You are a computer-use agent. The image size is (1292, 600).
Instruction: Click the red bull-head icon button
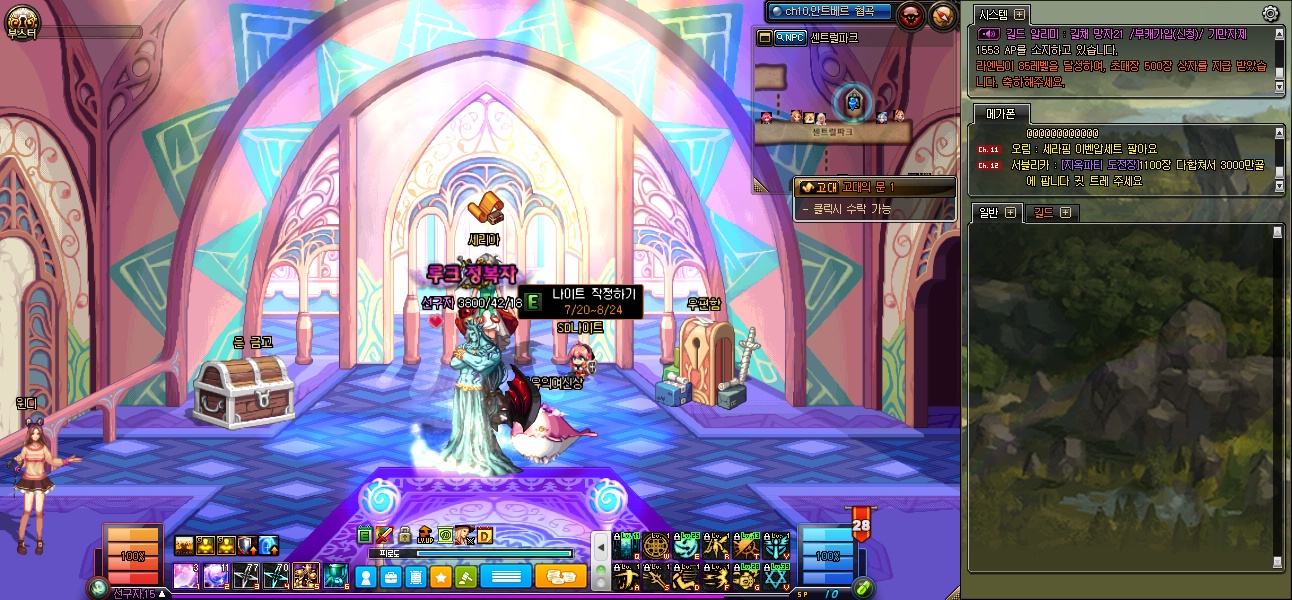point(911,15)
